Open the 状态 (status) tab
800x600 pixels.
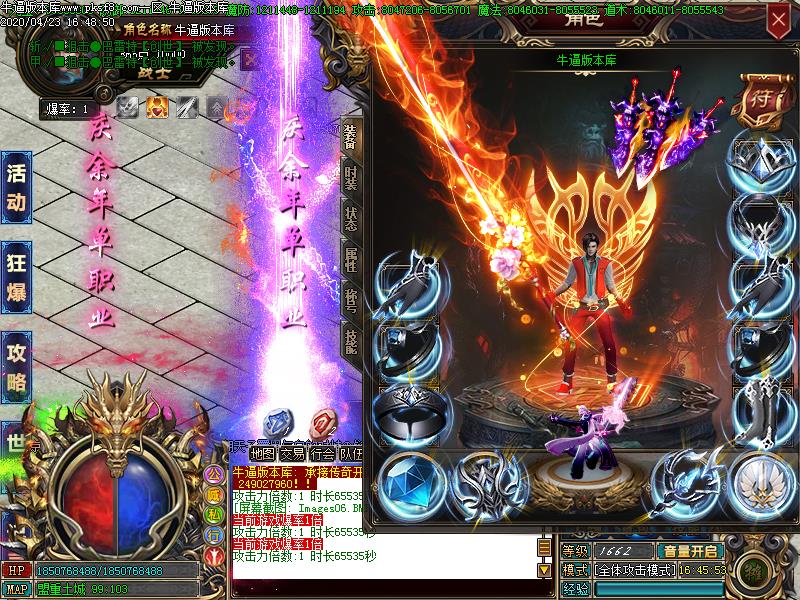point(350,219)
